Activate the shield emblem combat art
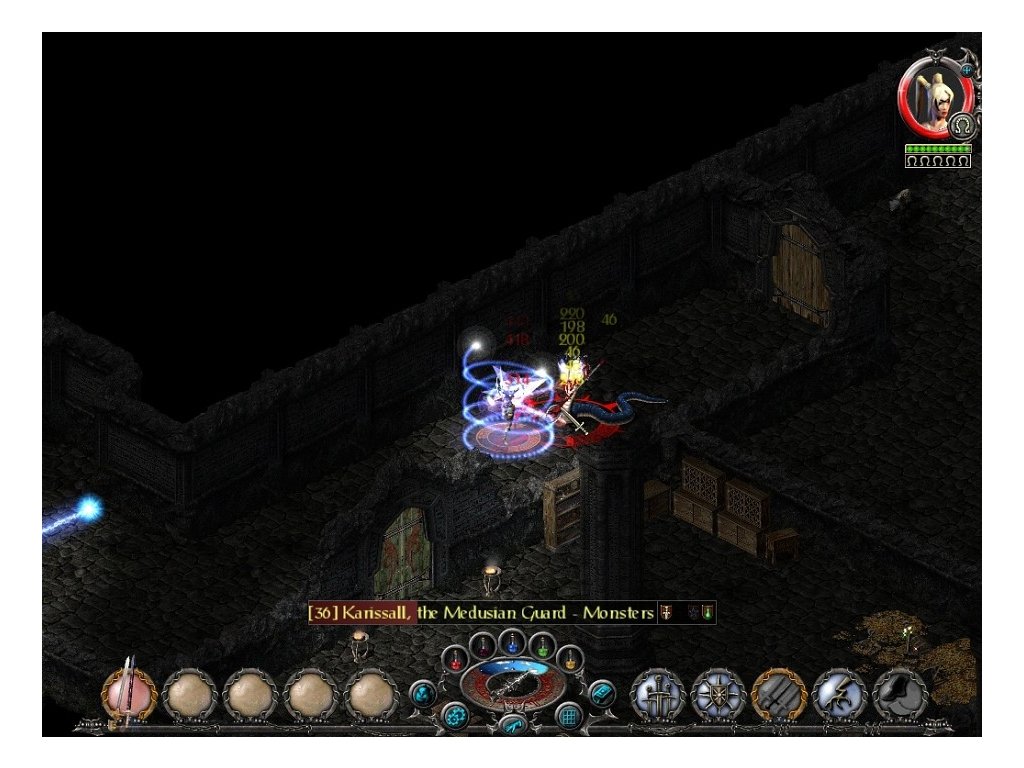The height and width of the screenshot is (768, 1024). coord(718,693)
